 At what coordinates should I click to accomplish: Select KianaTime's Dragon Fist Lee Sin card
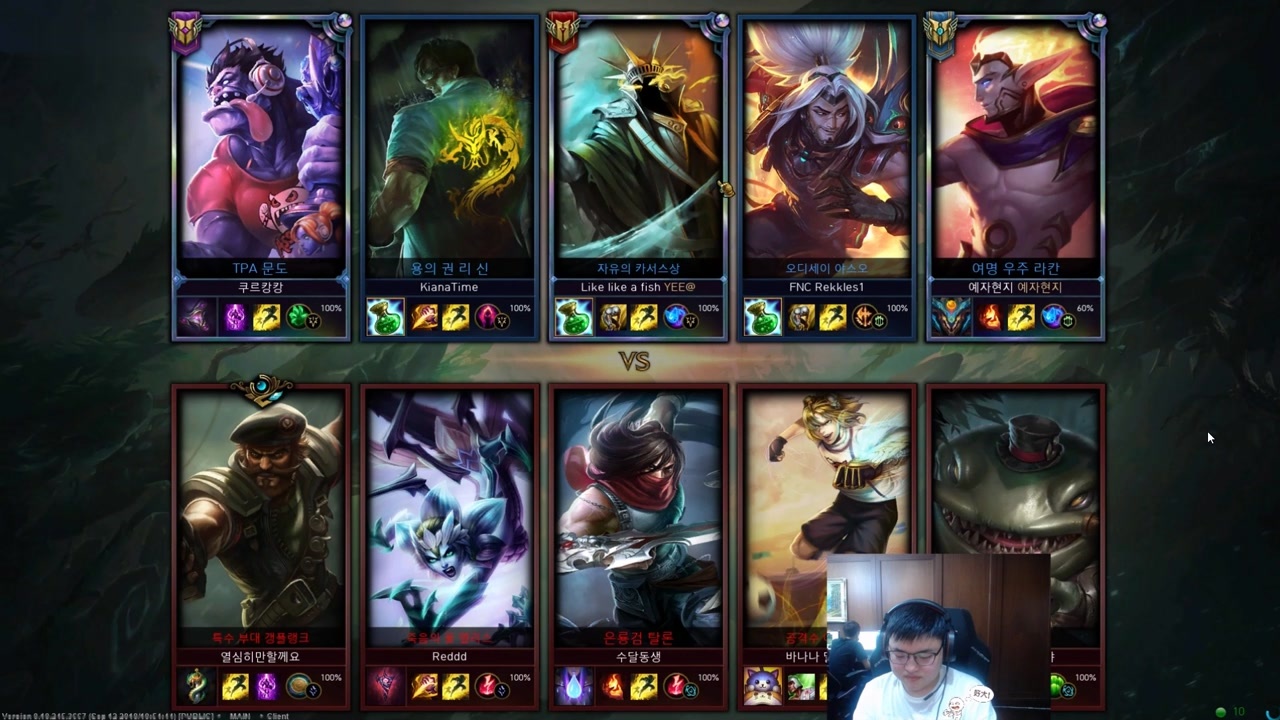pos(450,150)
